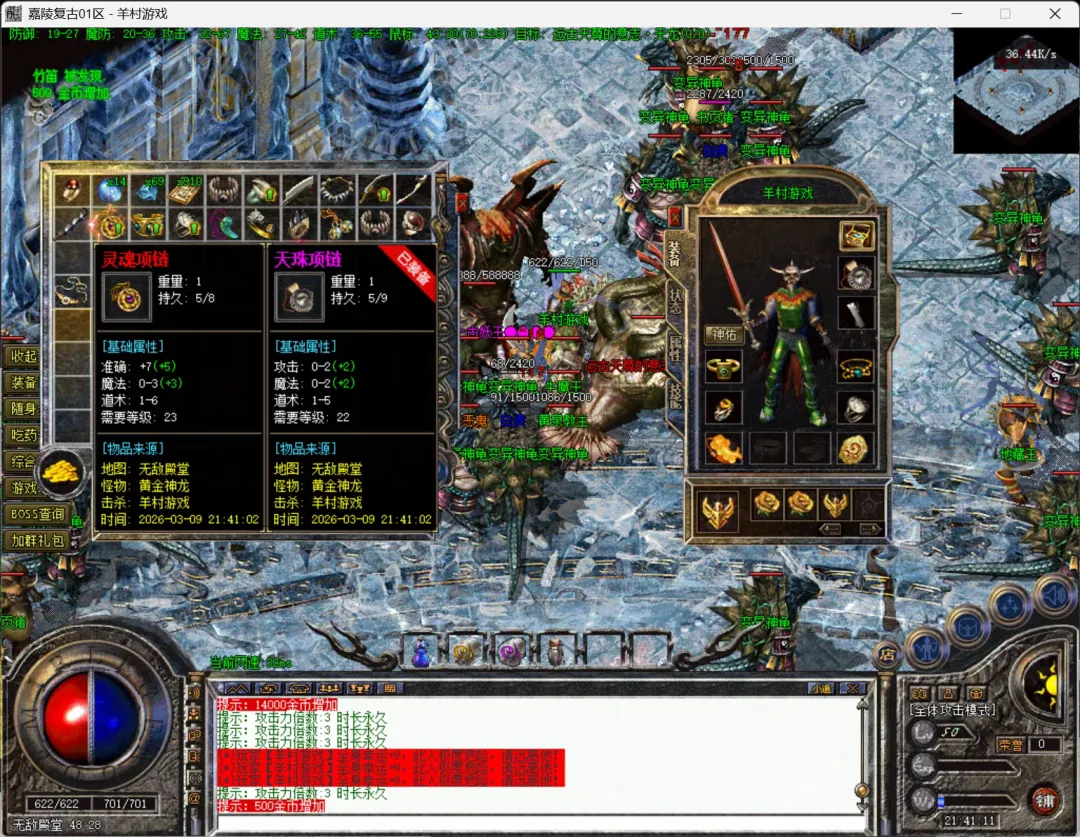Image resolution: width=1080 pixels, height=837 pixels.
Task: Close the chat log window
Action: point(852,688)
